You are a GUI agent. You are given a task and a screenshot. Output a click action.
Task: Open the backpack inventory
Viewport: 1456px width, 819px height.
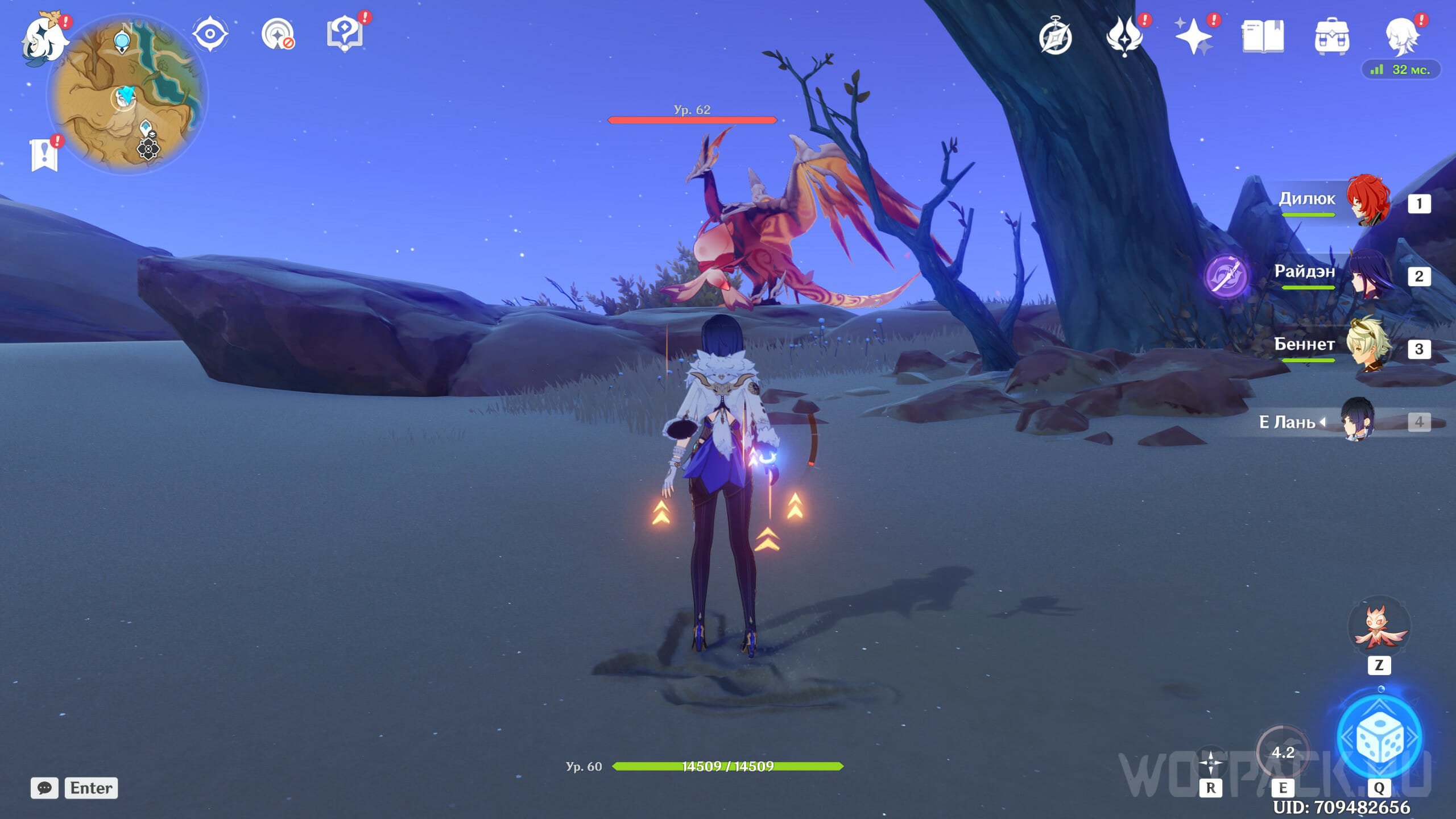(x=1331, y=36)
